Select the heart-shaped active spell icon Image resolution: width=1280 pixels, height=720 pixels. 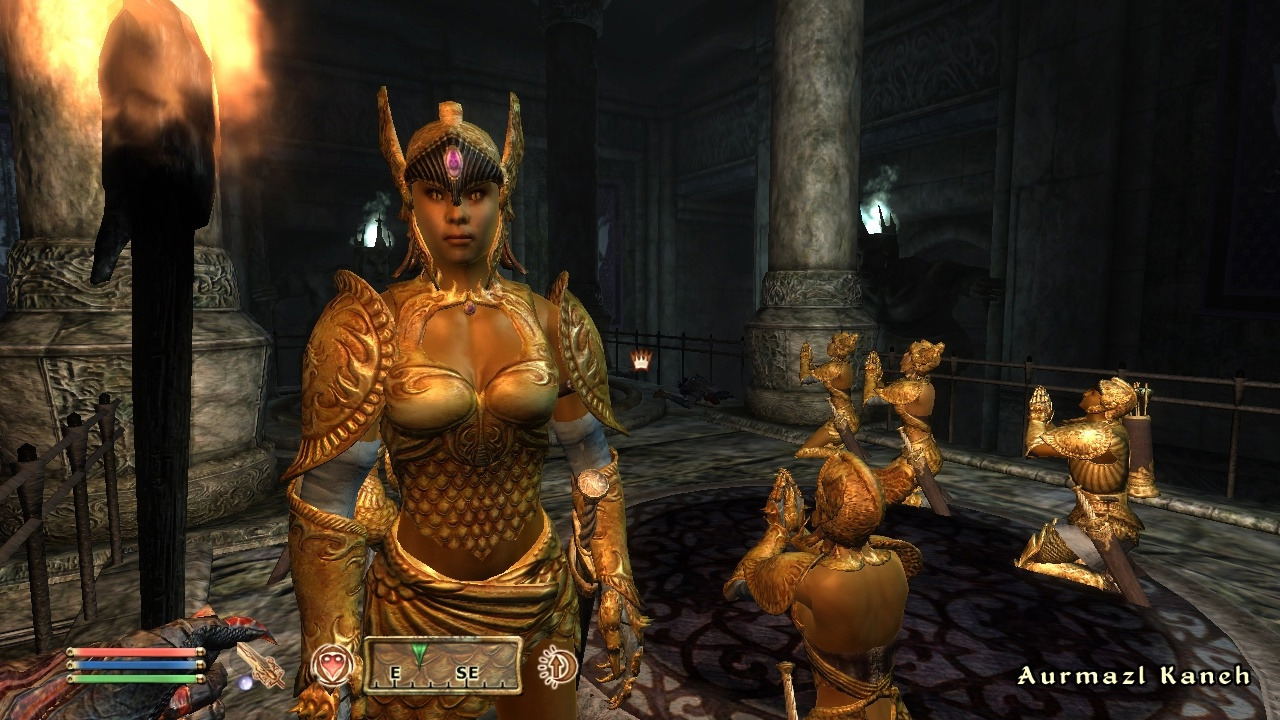point(333,665)
